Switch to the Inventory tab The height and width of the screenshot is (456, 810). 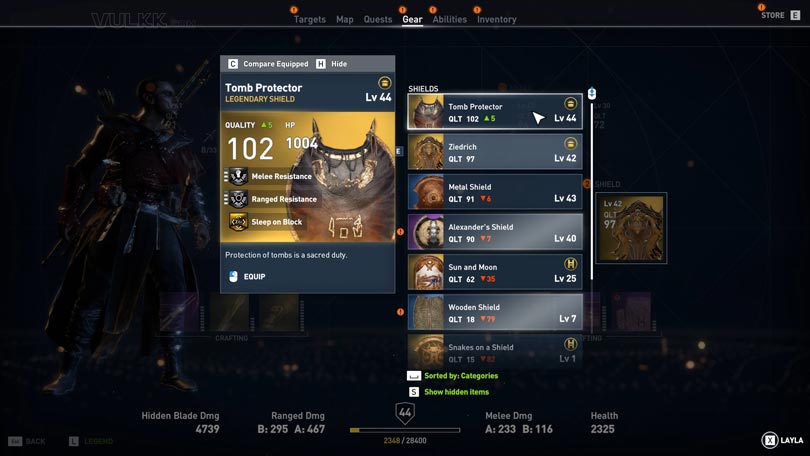(496, 19)
